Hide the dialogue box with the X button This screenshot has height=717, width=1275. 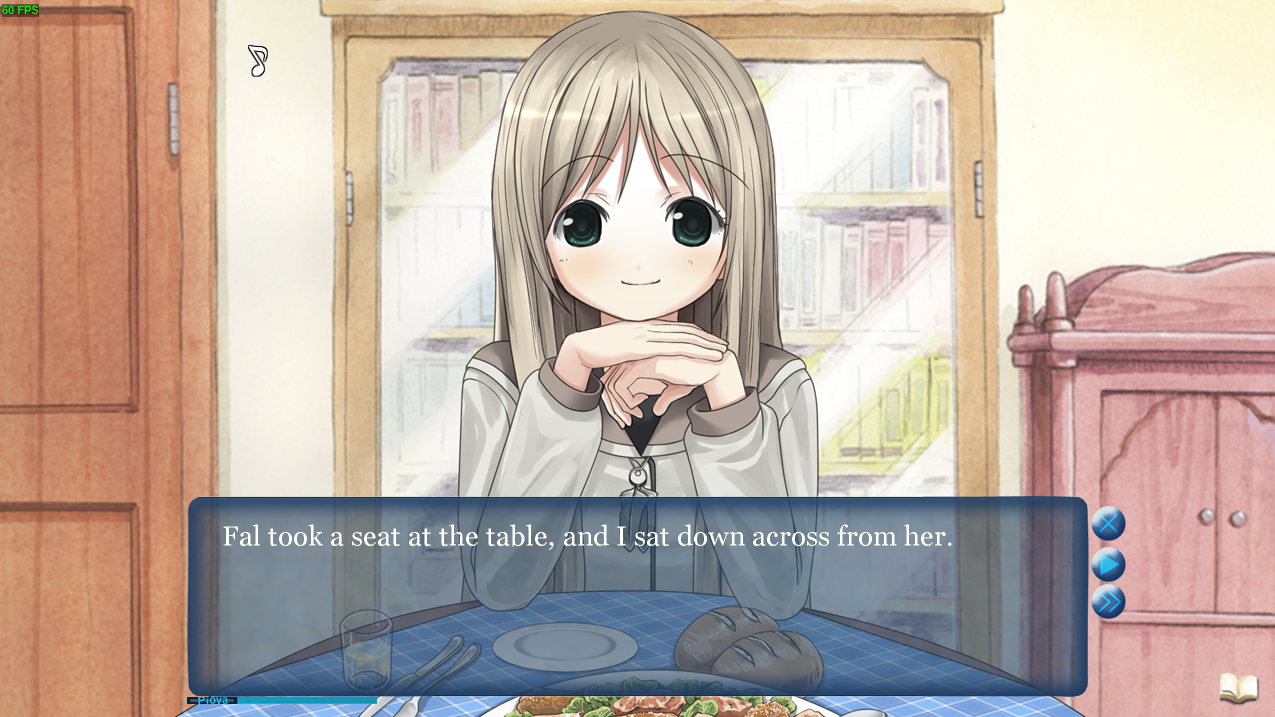click(x=1108, y=524)
